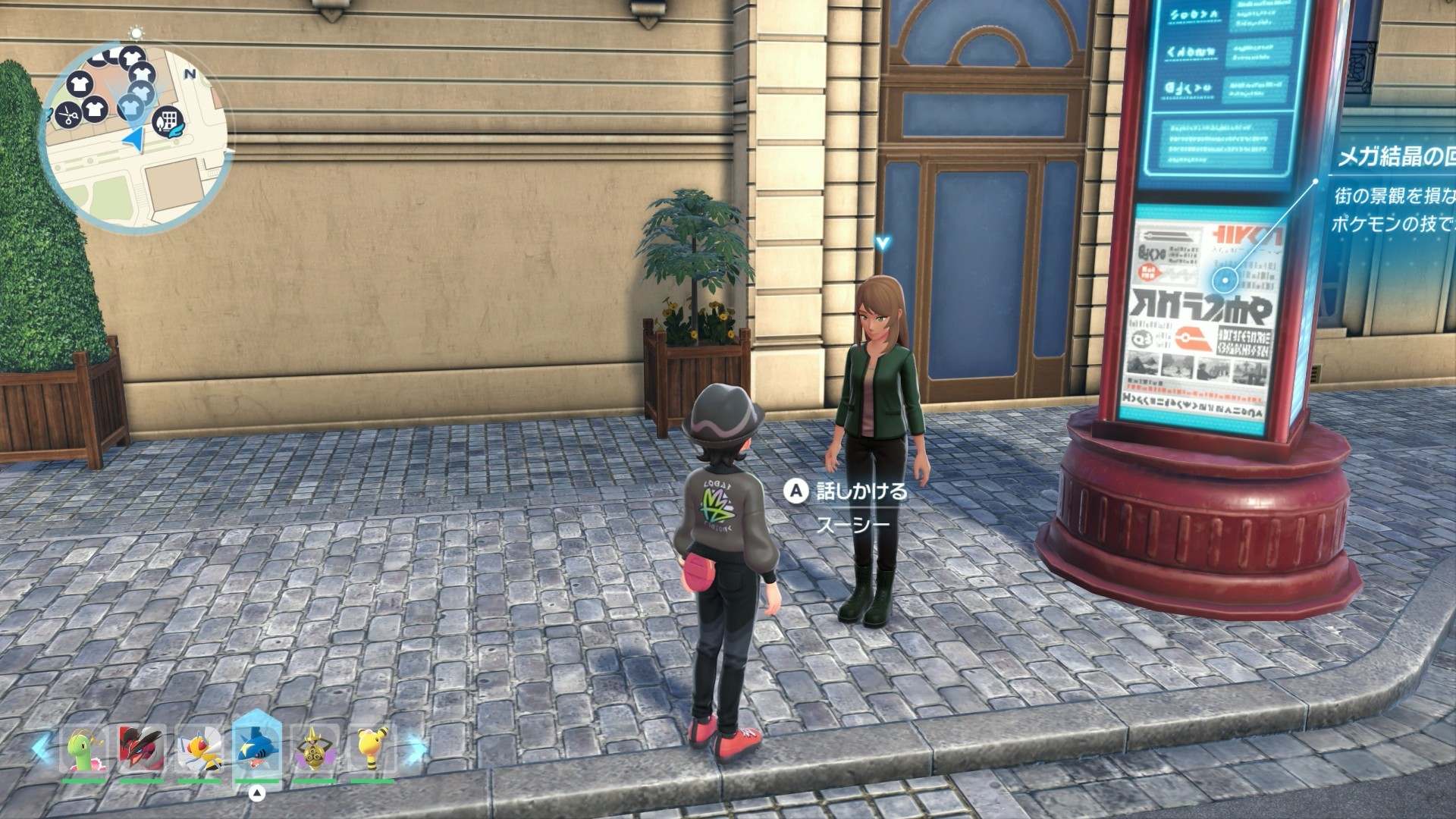
Task: Select Beedrill in the party bar
Action: [200, 751]
